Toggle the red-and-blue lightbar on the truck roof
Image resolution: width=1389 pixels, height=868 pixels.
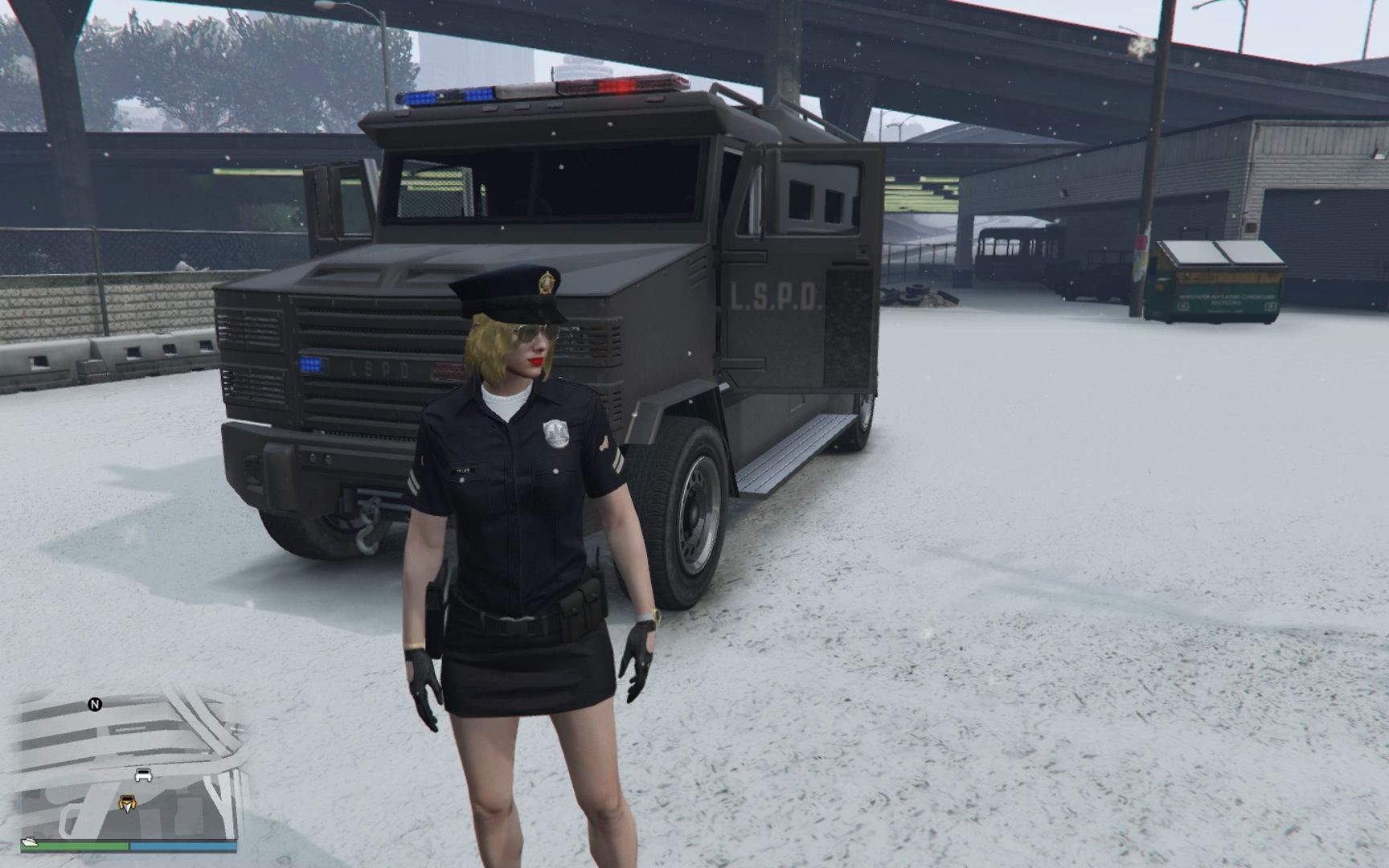point(531,88)
